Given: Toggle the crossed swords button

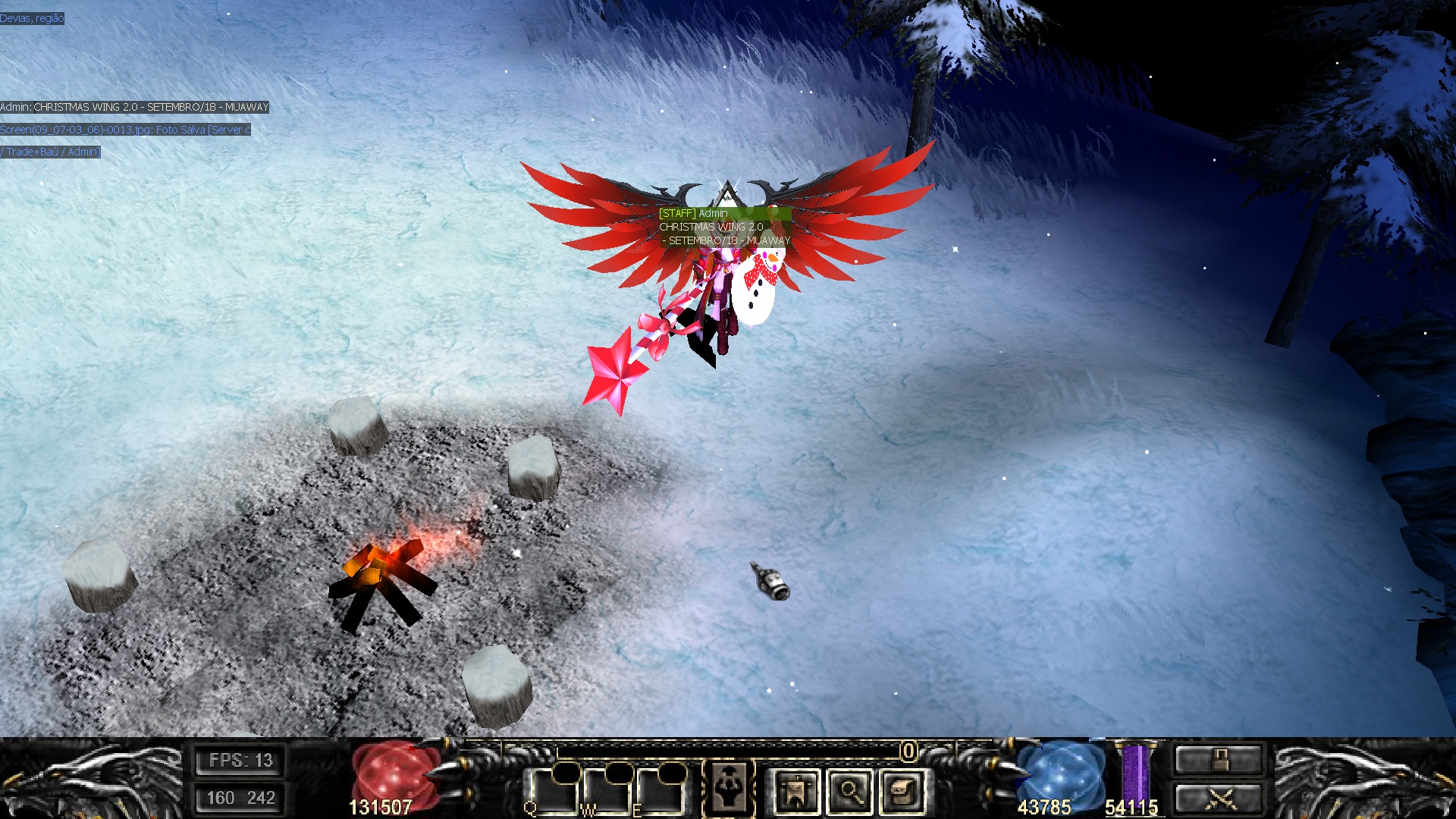Looking at the screenshot, I should click(x=1219, y=799).
